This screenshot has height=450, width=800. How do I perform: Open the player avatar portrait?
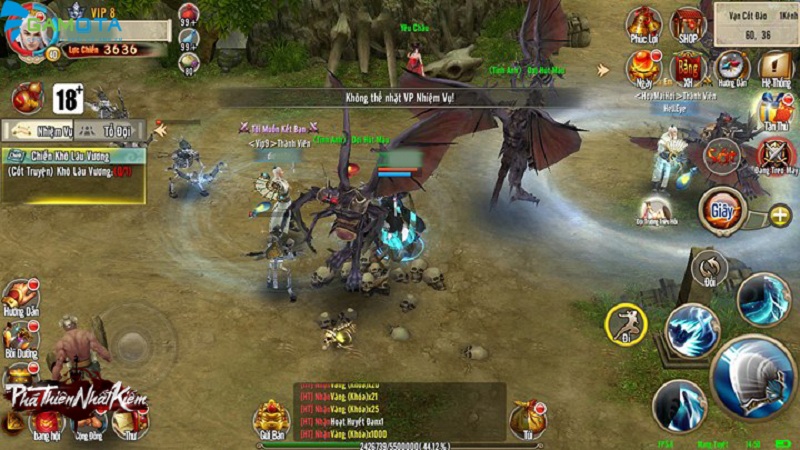(x=32, y=32)
